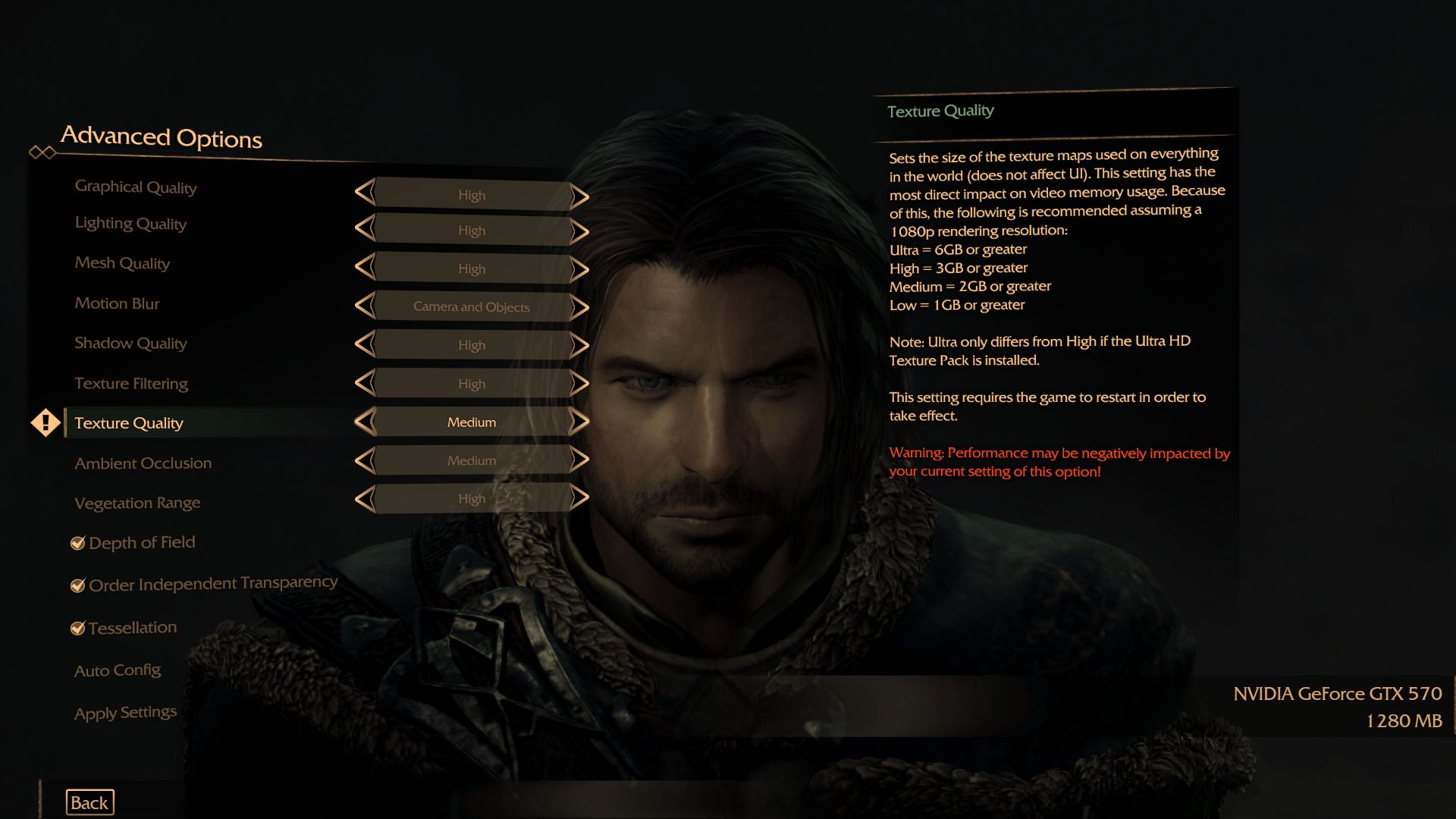
Task: Cycle Motion Blur to the next option
Action: tap(579, 307)
